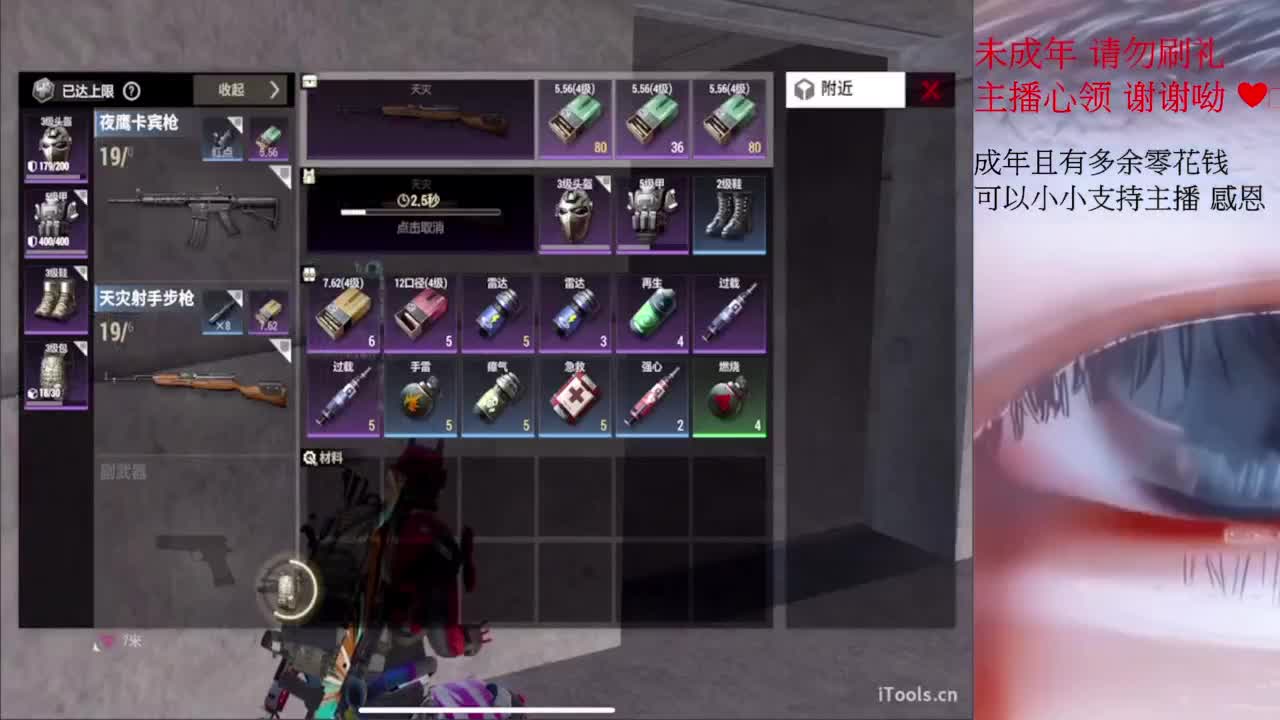This screenshot has width=1280, height=720.
Task: Pick up a 雷达 radar item
Action: pos(496,312)
